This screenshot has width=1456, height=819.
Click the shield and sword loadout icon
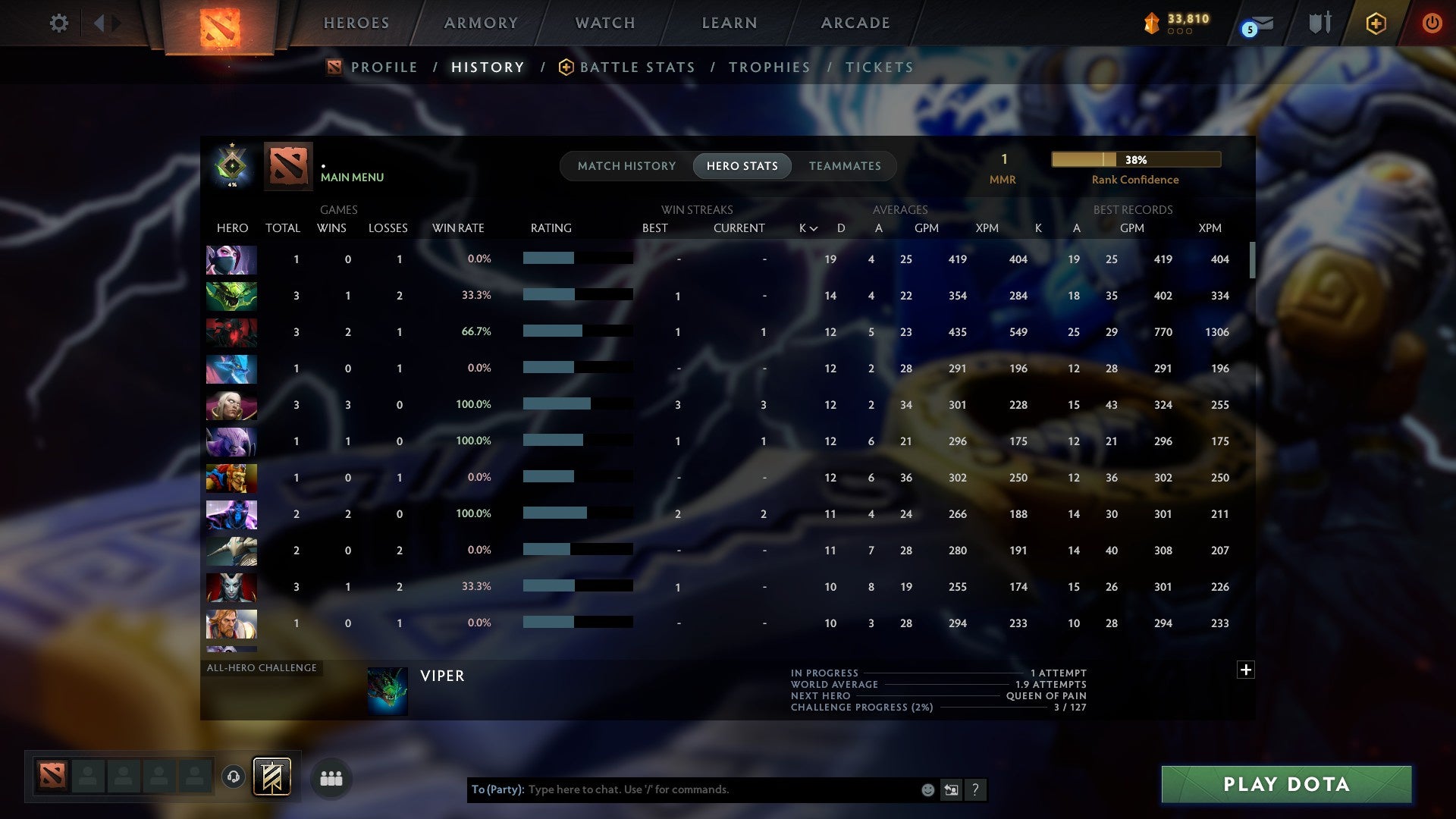coord(1319,23)
